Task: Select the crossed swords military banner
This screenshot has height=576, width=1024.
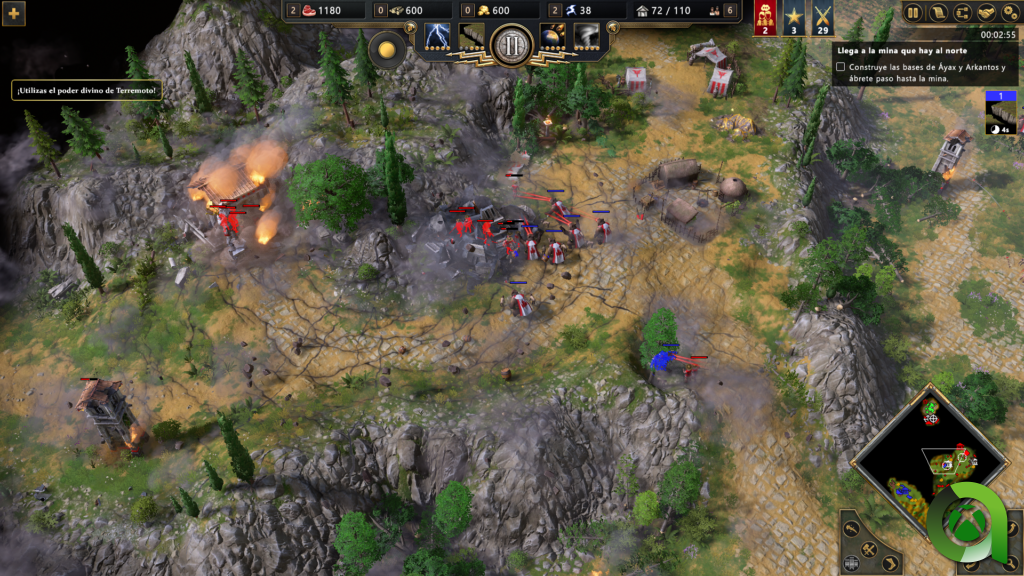Action: pyautogui.click(x=823, y=18)
